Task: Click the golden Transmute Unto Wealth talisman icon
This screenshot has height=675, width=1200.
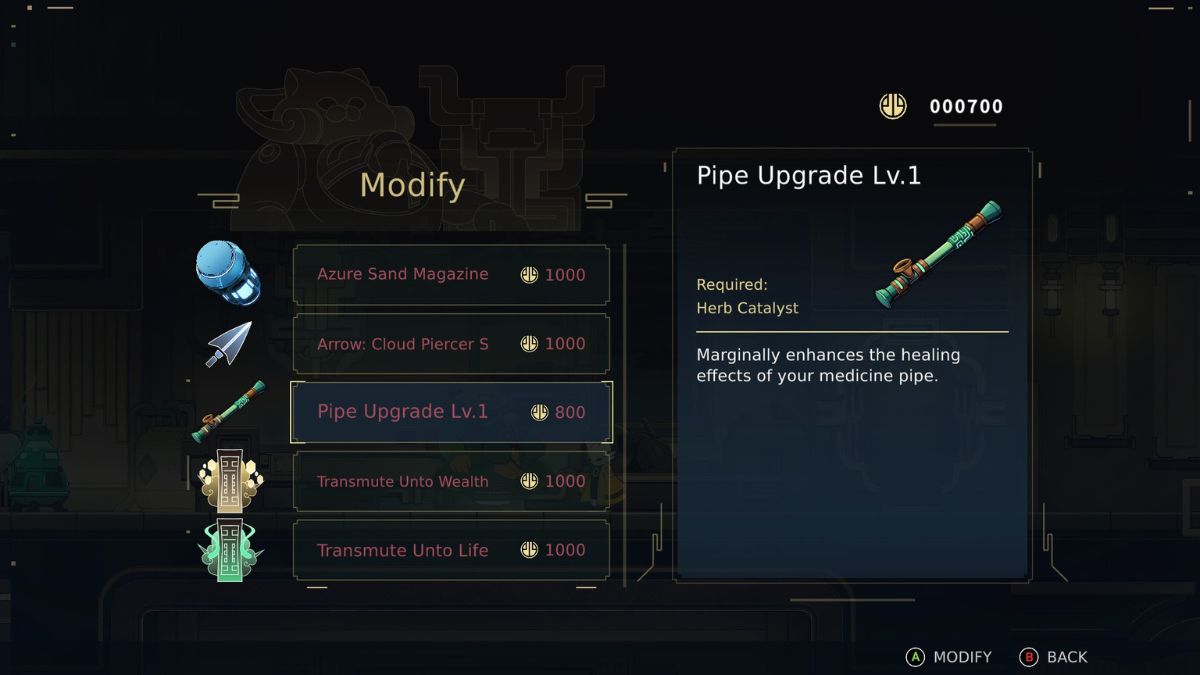Action: click(230, 481)
